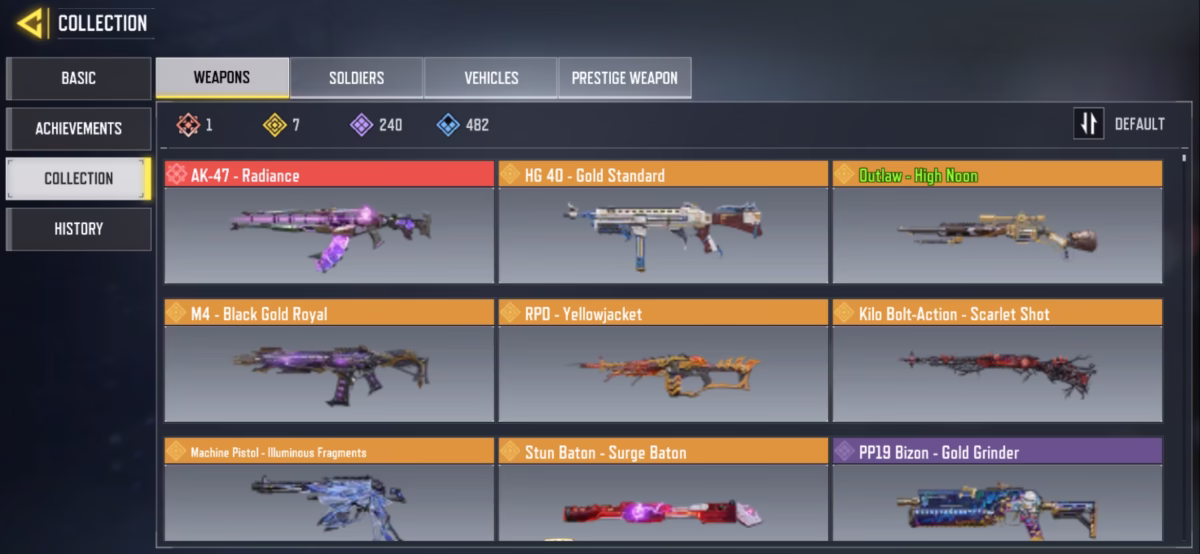This screenshot has height=554, width=1200.
Task: Select the AK-47 Radiance weapon card
Action: (329, 222)
